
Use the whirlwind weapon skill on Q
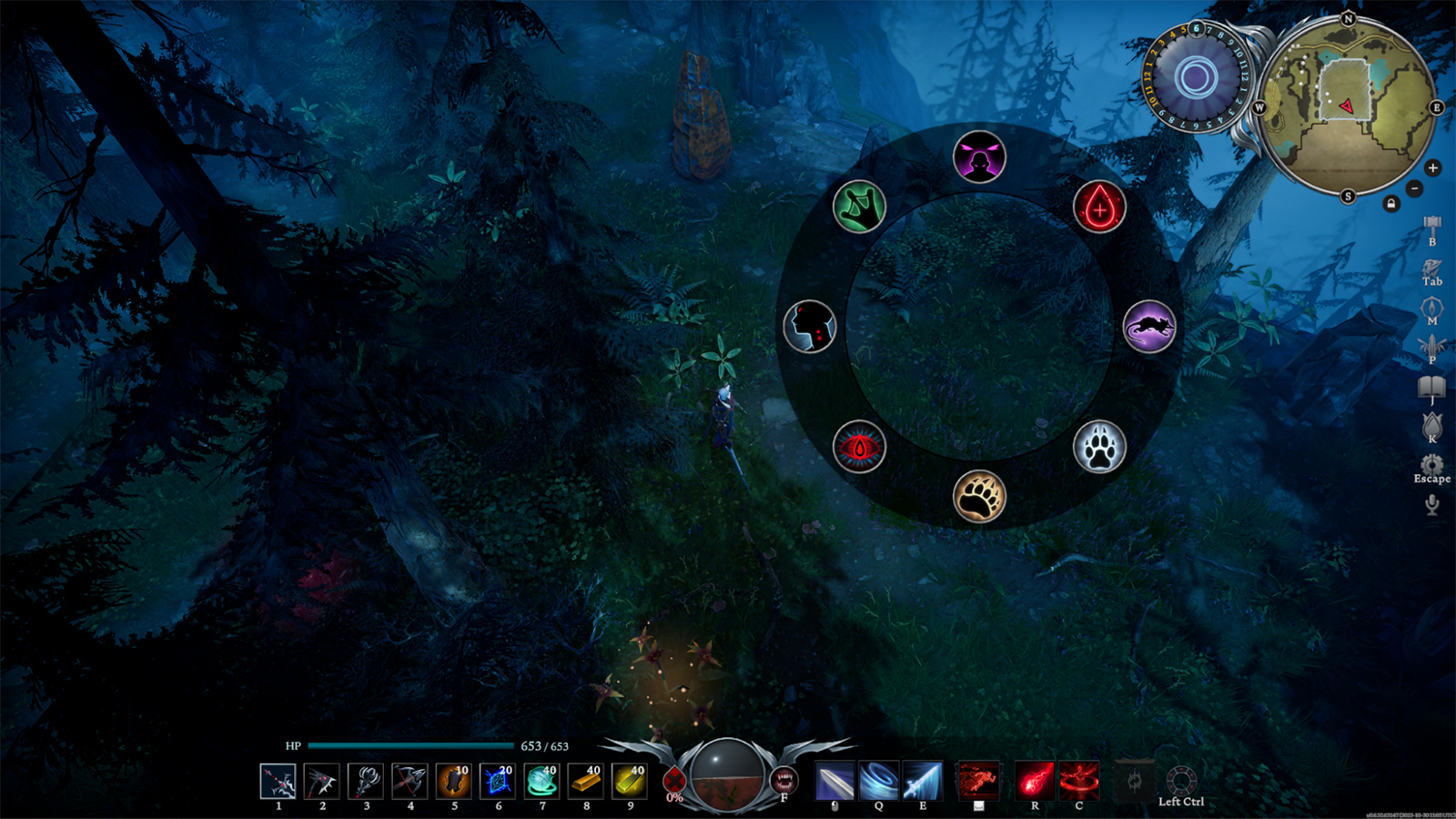click(x=878, y=781)
